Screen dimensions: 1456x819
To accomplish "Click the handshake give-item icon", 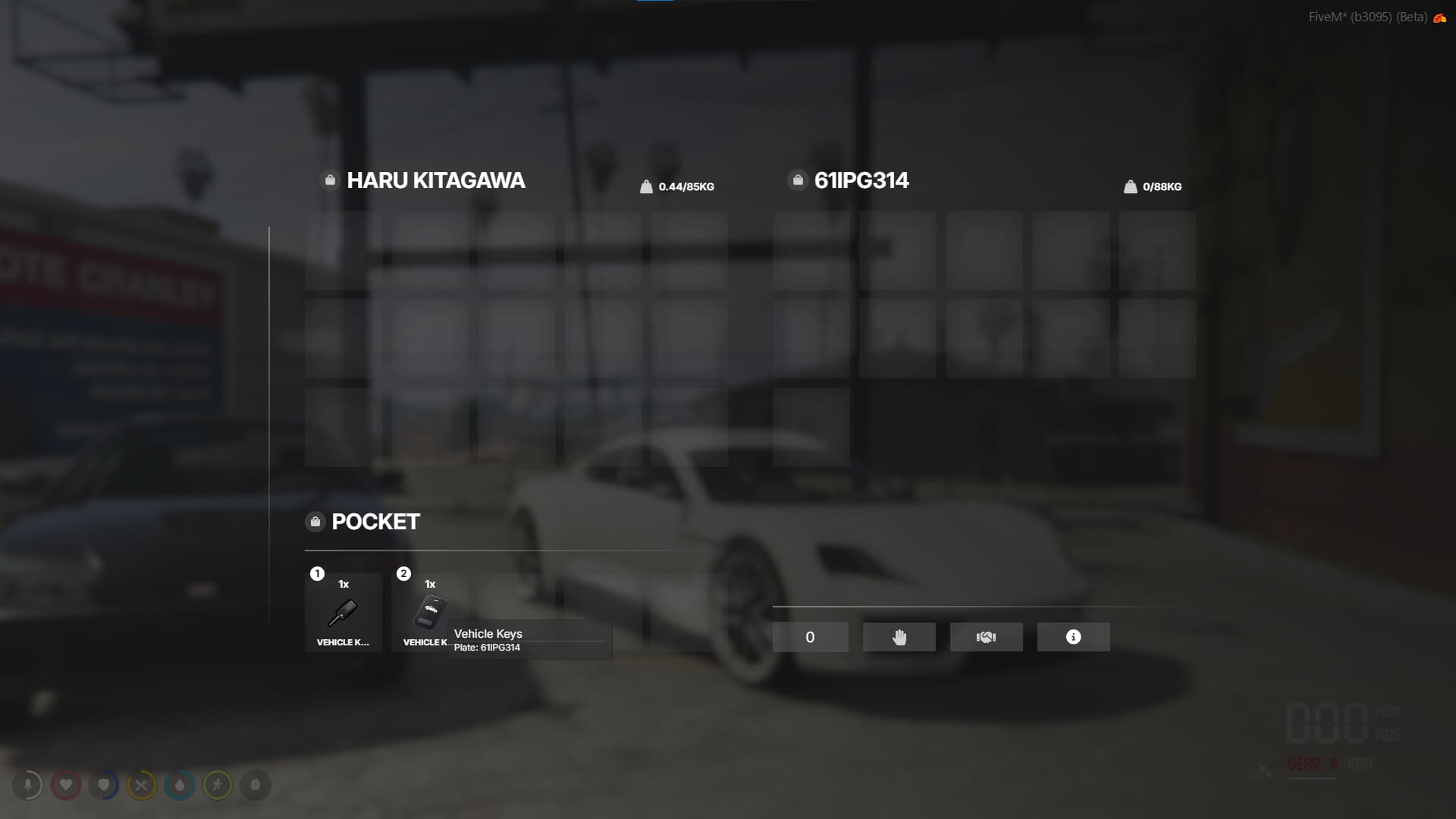I will (986, 637).
